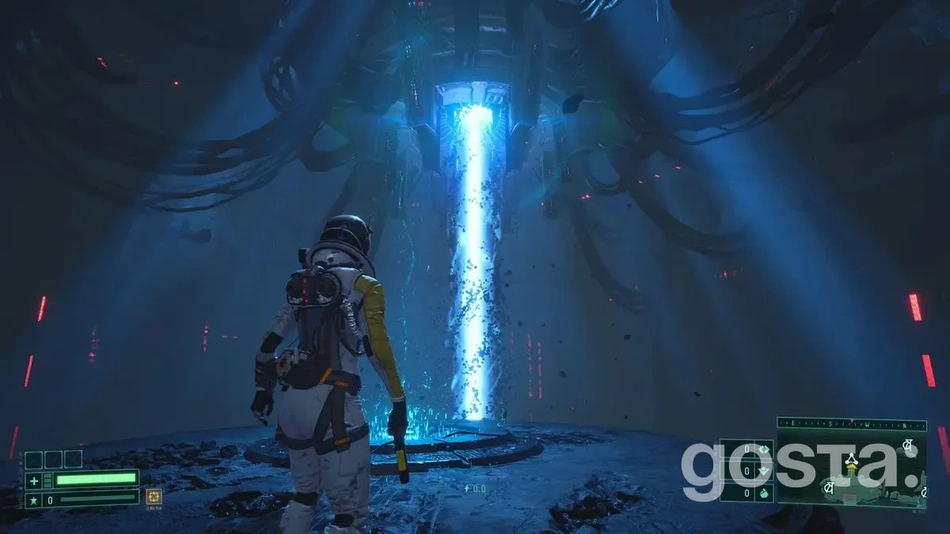Click the star proficiency icon
Image resolution: width=950 pixels, height=534 pixels.
tap(33, 498)
